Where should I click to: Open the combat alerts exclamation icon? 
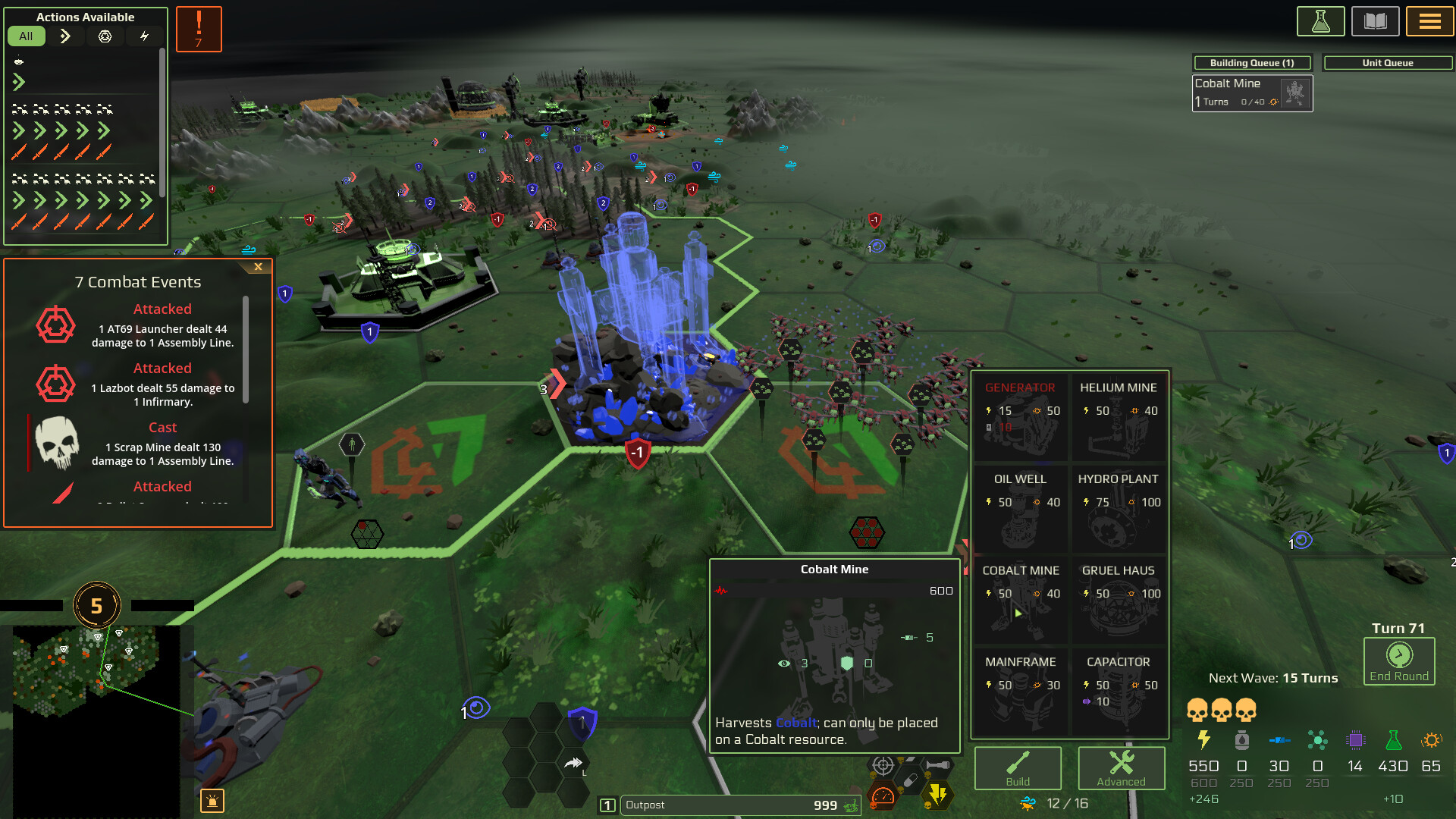(199, 29)
